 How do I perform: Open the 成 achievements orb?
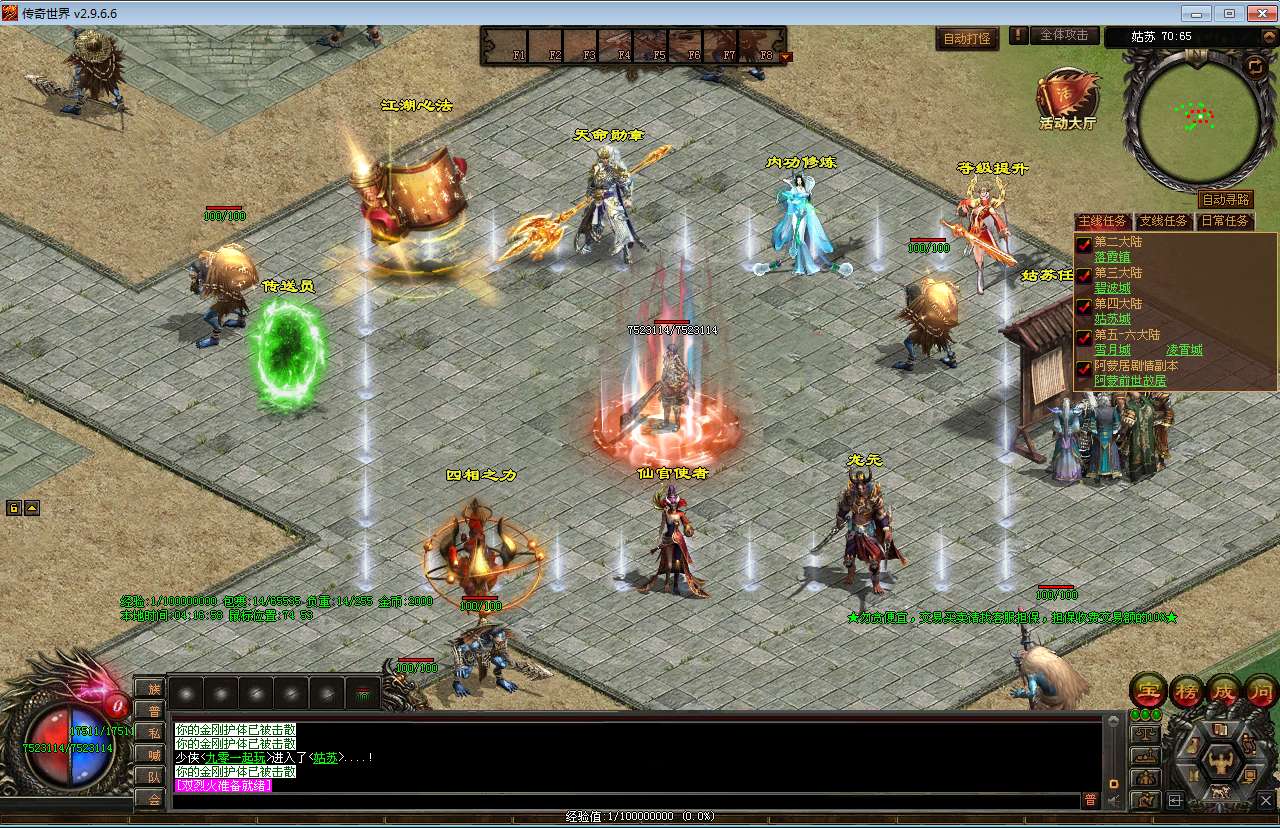pos(1223,690)
